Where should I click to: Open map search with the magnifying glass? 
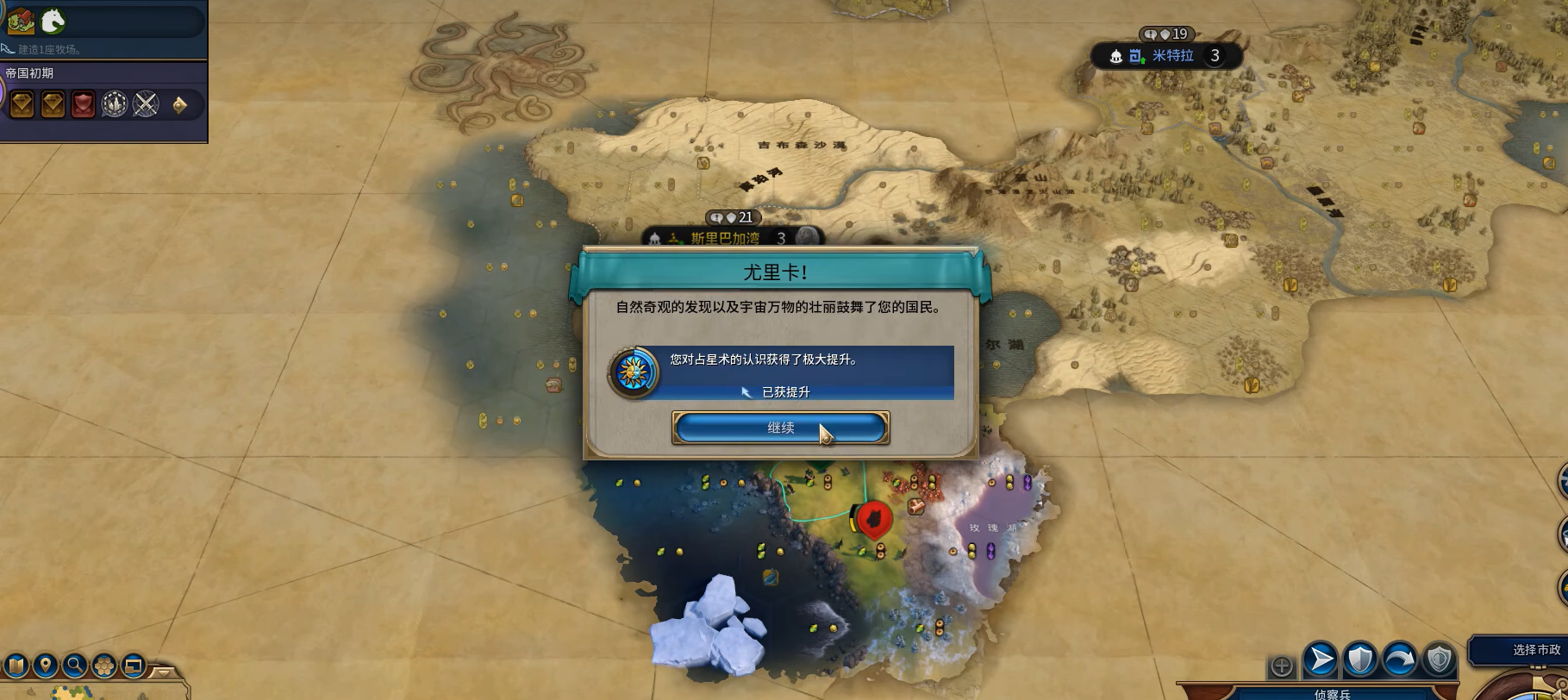75,666
